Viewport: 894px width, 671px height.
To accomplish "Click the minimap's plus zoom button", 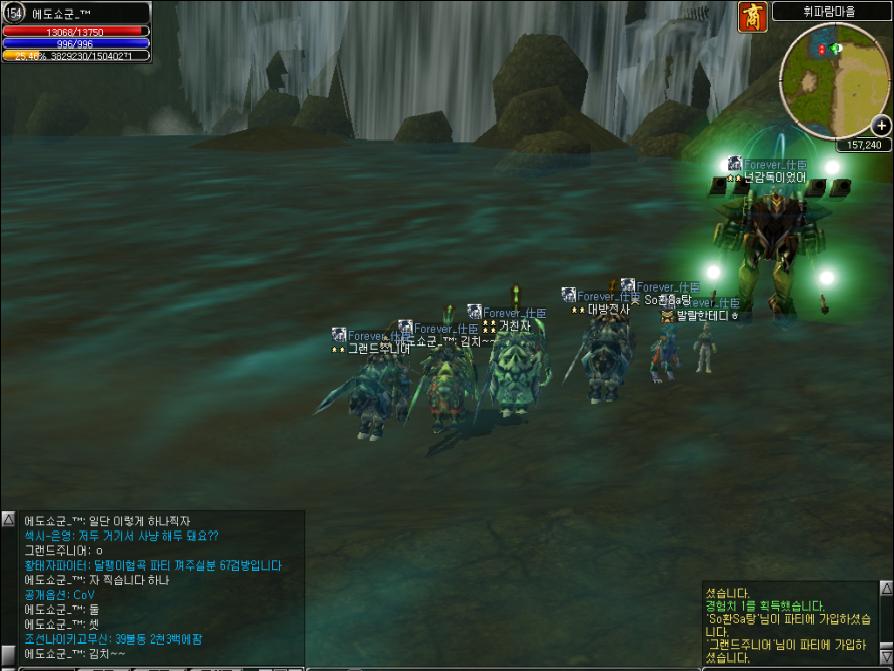I will [x=881, y=125].
